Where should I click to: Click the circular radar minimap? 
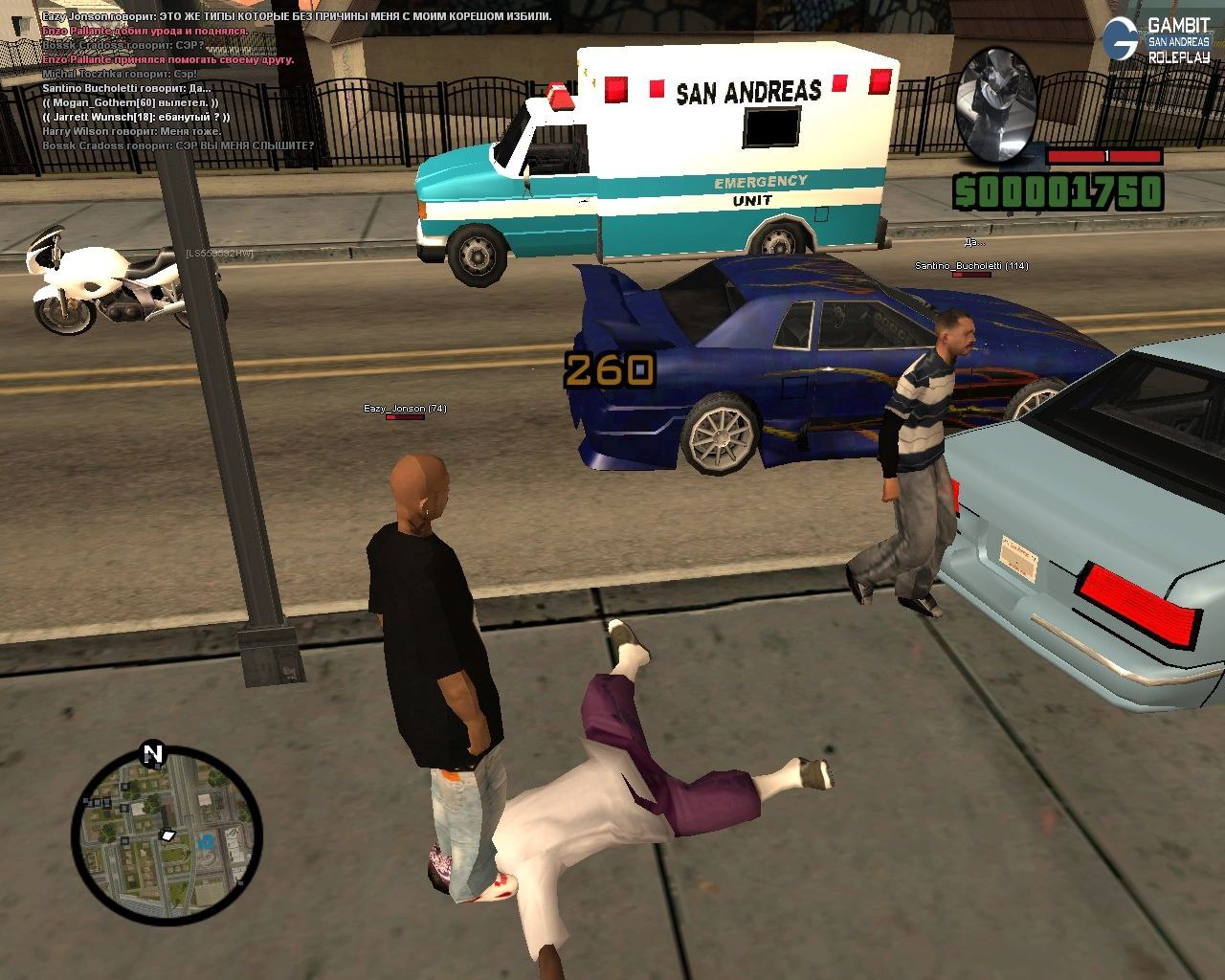click(166, 844)
